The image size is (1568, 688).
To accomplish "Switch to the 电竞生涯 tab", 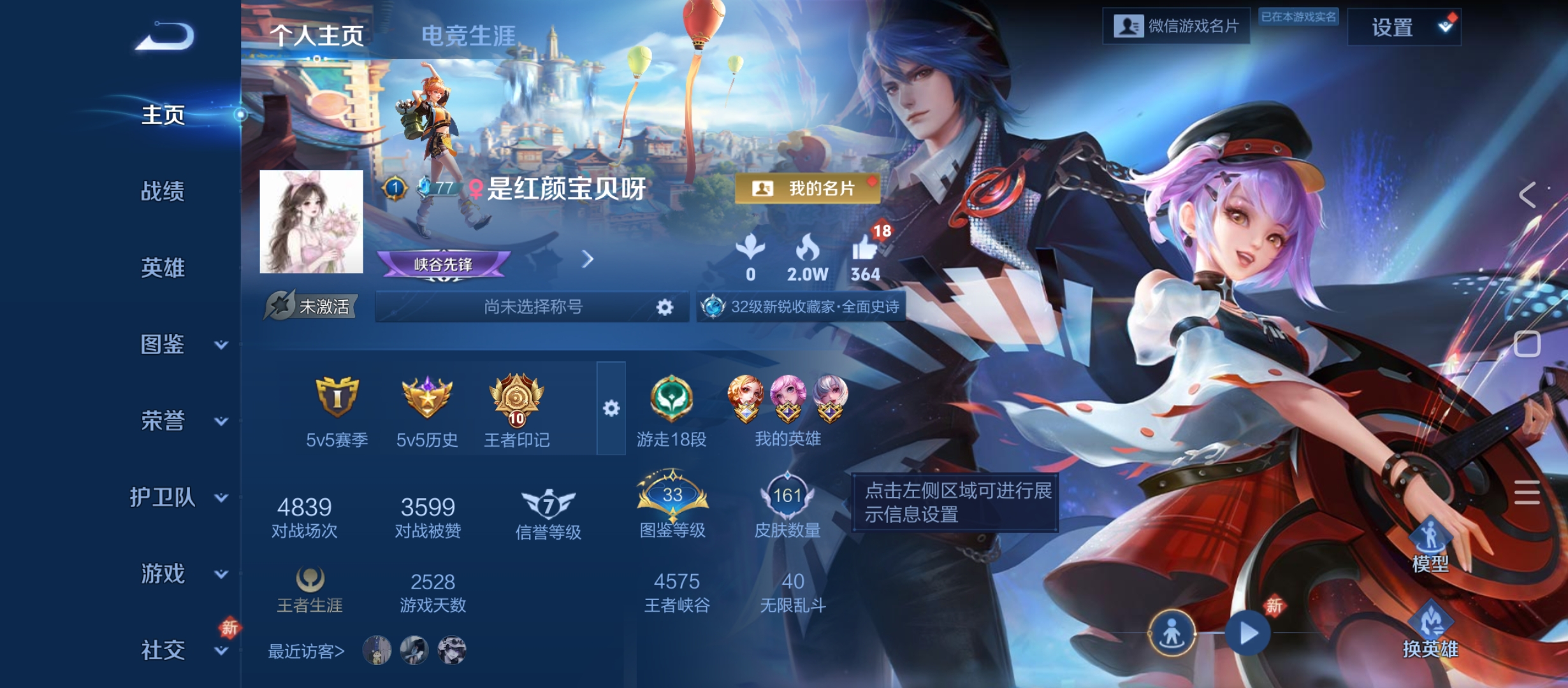I will click(470, 34).
